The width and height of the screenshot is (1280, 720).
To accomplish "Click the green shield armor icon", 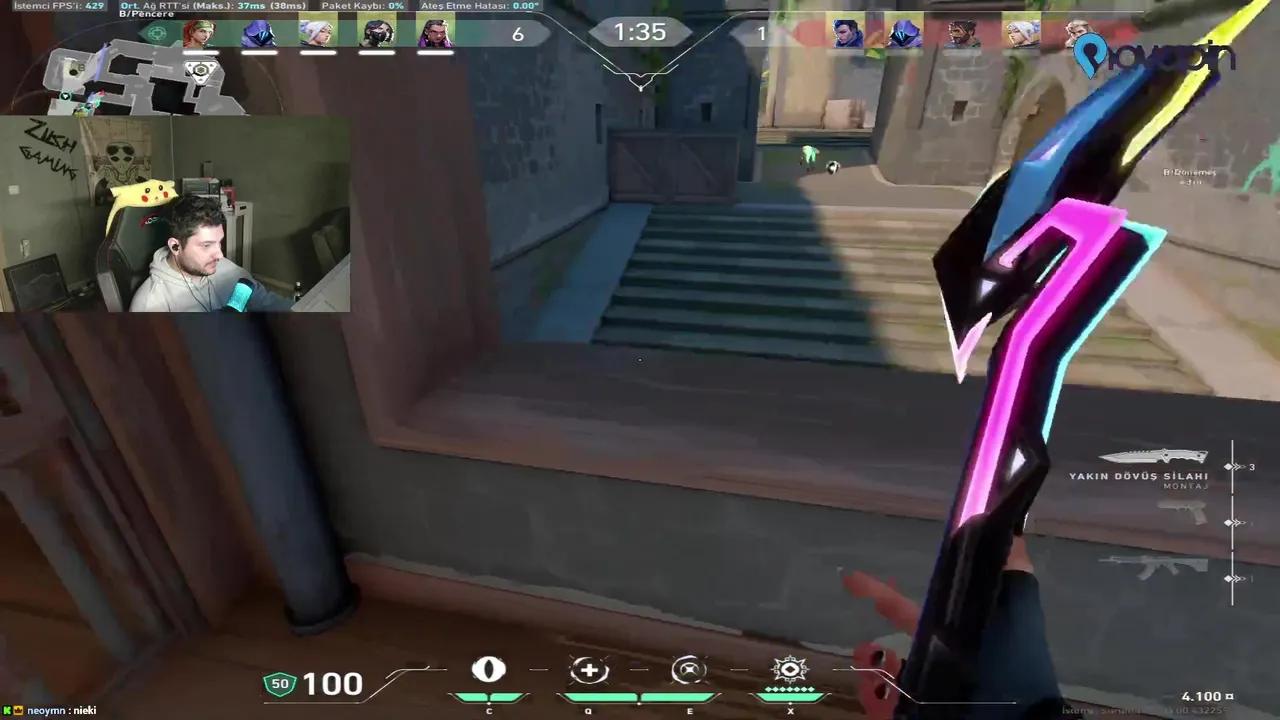I will [278, 683].
